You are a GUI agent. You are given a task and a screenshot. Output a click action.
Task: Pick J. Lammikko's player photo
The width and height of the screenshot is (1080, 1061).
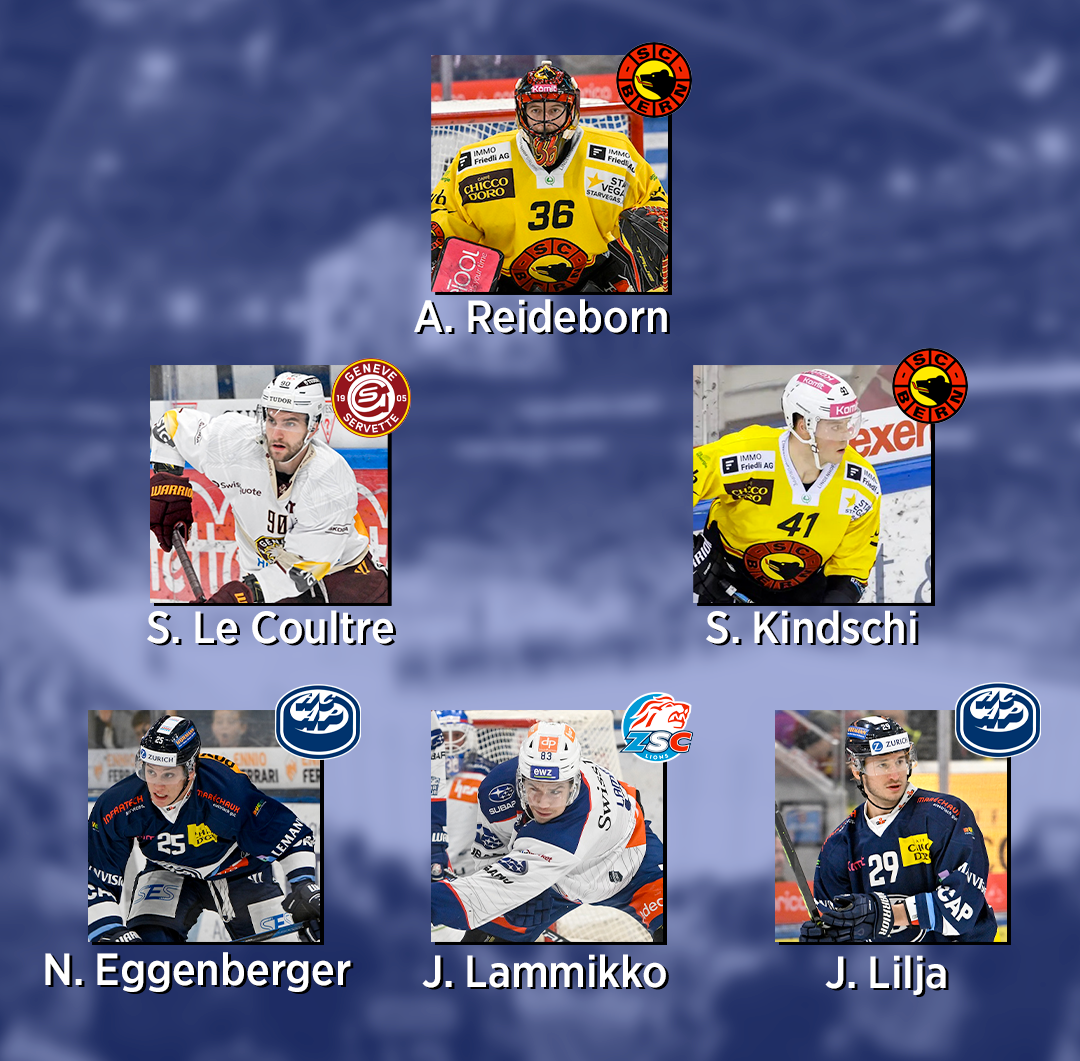click(547, 826)
